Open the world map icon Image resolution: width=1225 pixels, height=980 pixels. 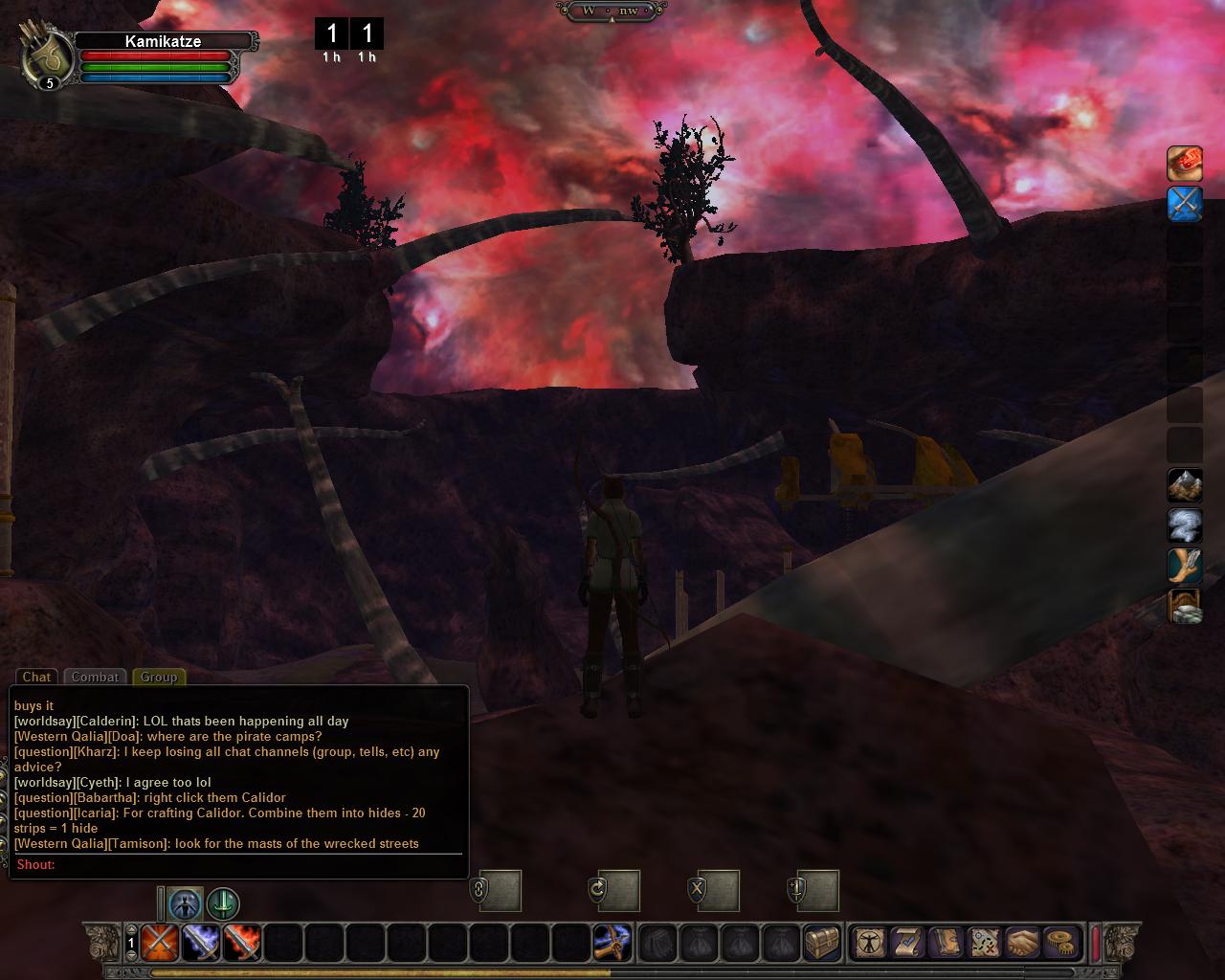tap(983, 943)
